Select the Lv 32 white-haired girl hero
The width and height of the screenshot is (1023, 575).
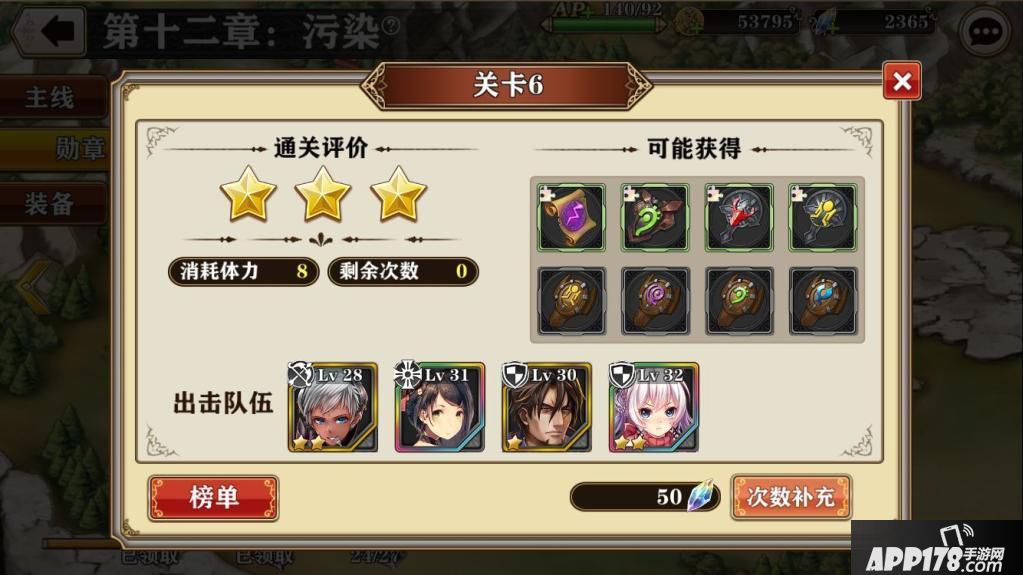pos(654,408)
